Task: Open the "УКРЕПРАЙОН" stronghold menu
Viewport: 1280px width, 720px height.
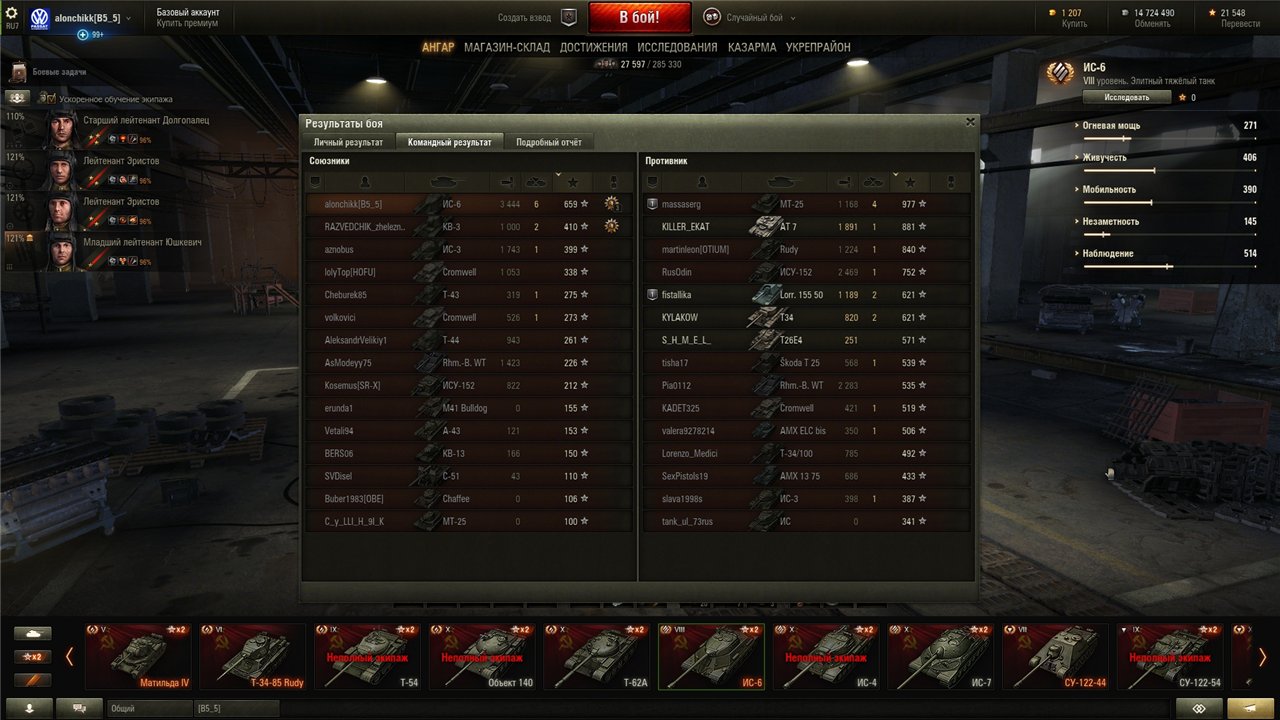Action: point(818,47)
